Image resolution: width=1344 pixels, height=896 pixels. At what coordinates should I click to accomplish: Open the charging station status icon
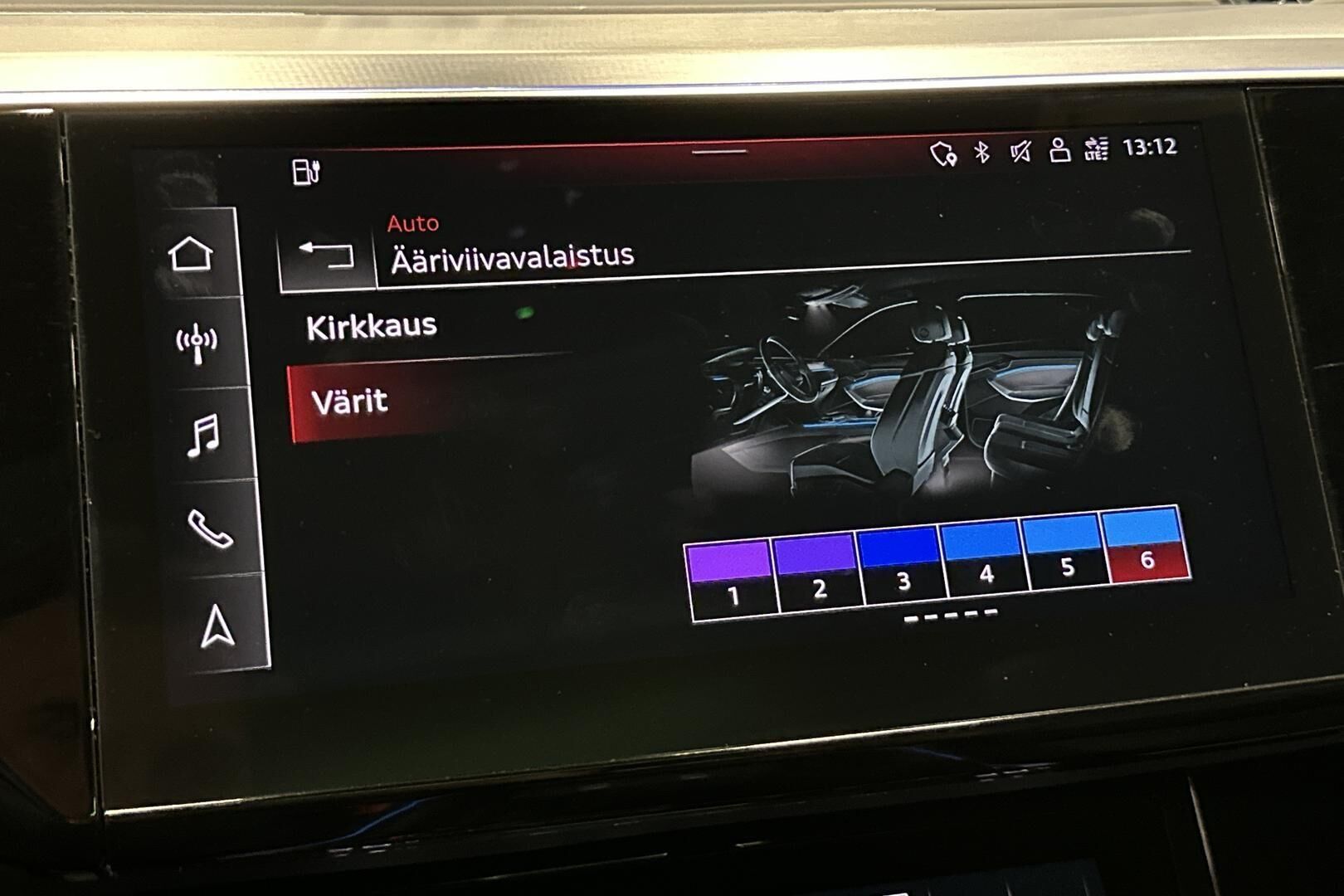click(305, 172)
